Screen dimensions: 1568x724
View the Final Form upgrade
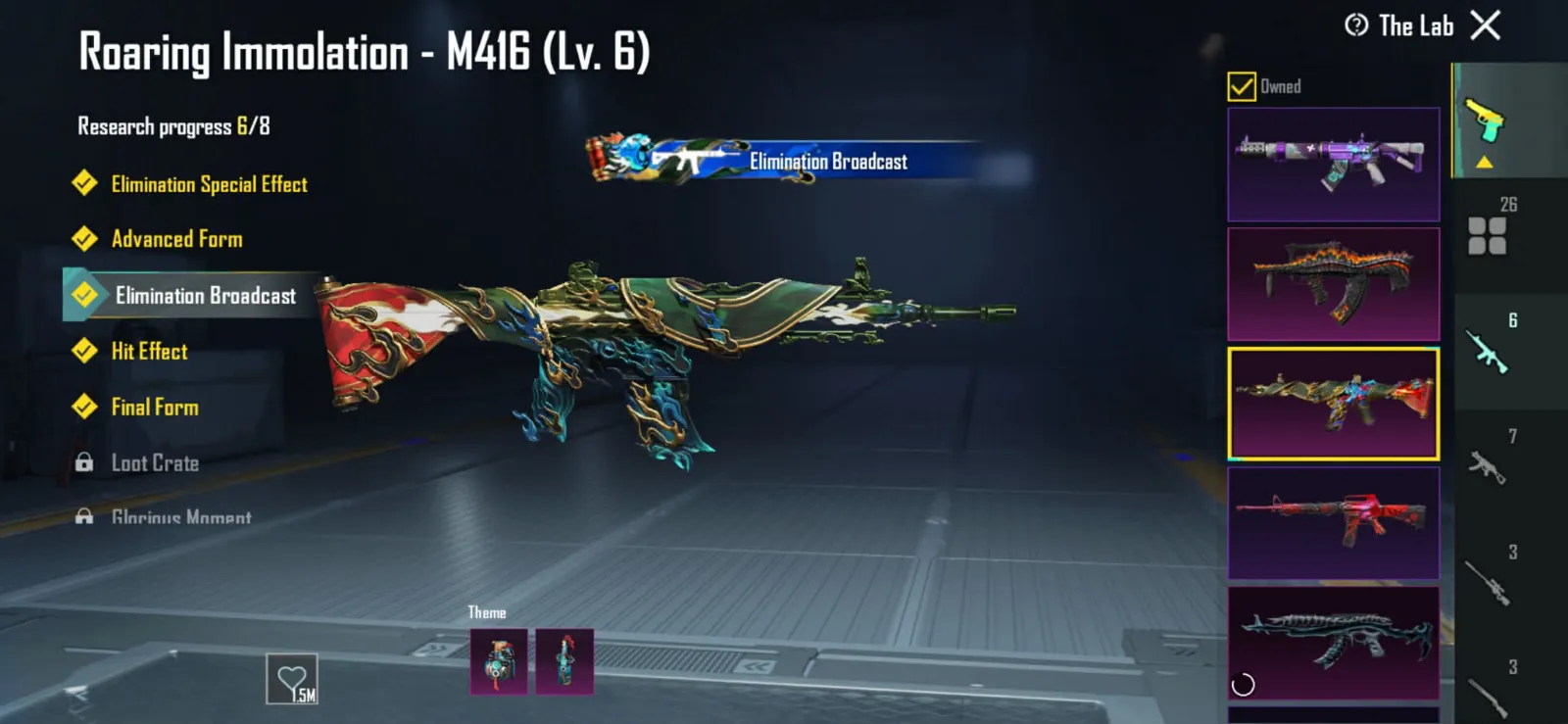[x=155, y=408]
